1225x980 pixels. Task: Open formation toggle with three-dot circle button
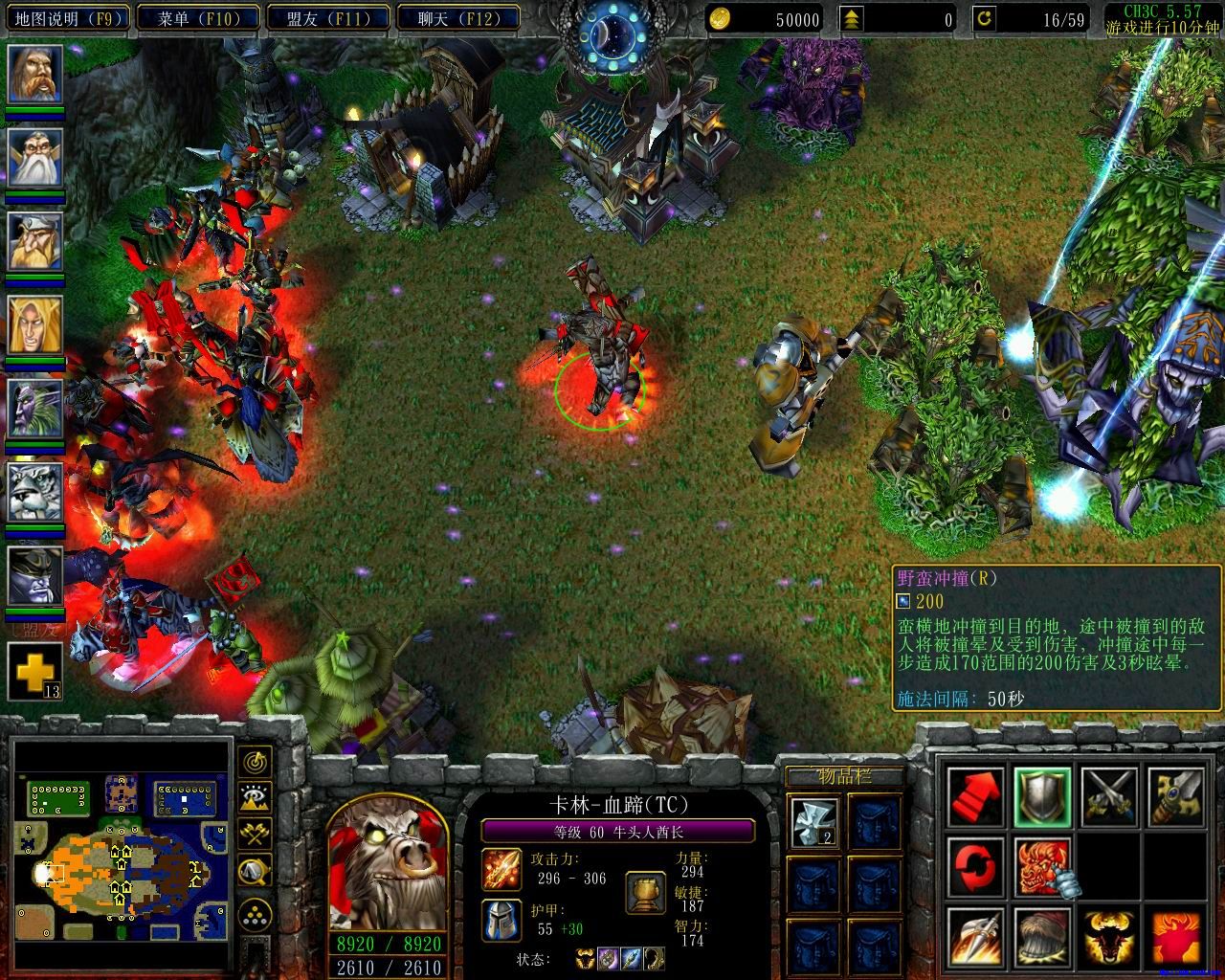tap(255, 911)
